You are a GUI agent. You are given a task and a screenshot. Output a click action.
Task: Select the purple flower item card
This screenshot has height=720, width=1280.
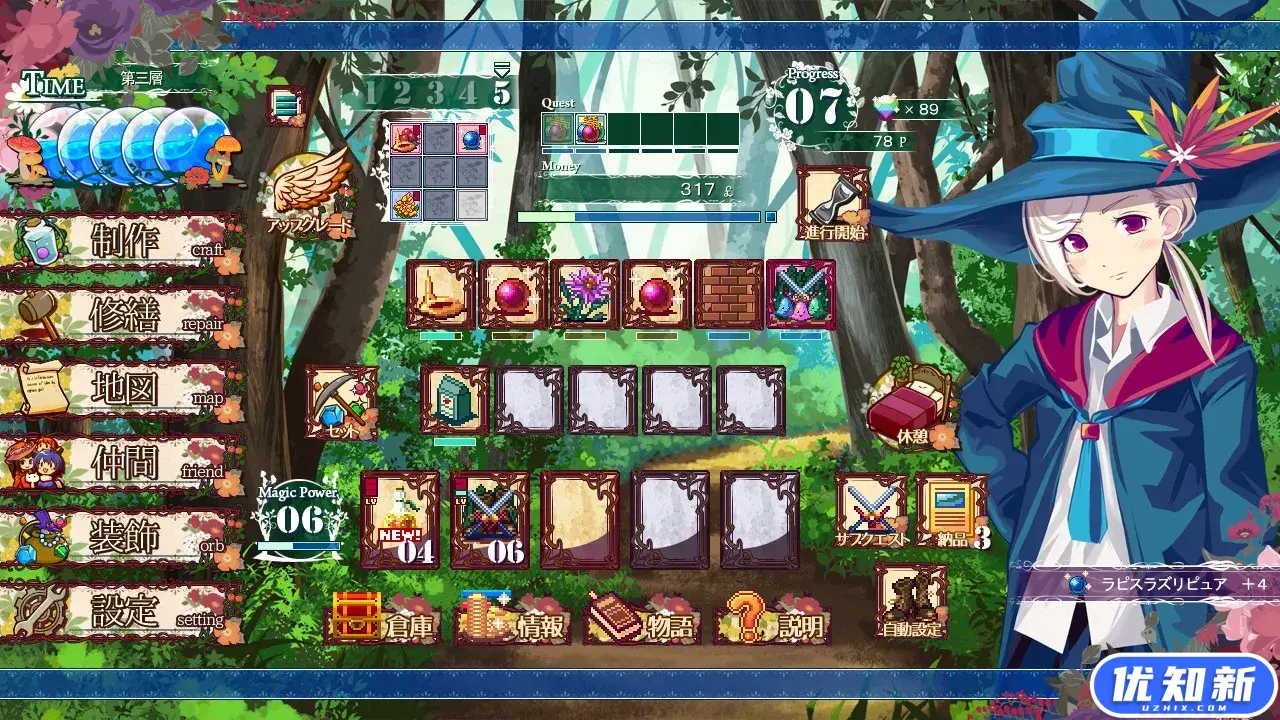click(583, 295)
